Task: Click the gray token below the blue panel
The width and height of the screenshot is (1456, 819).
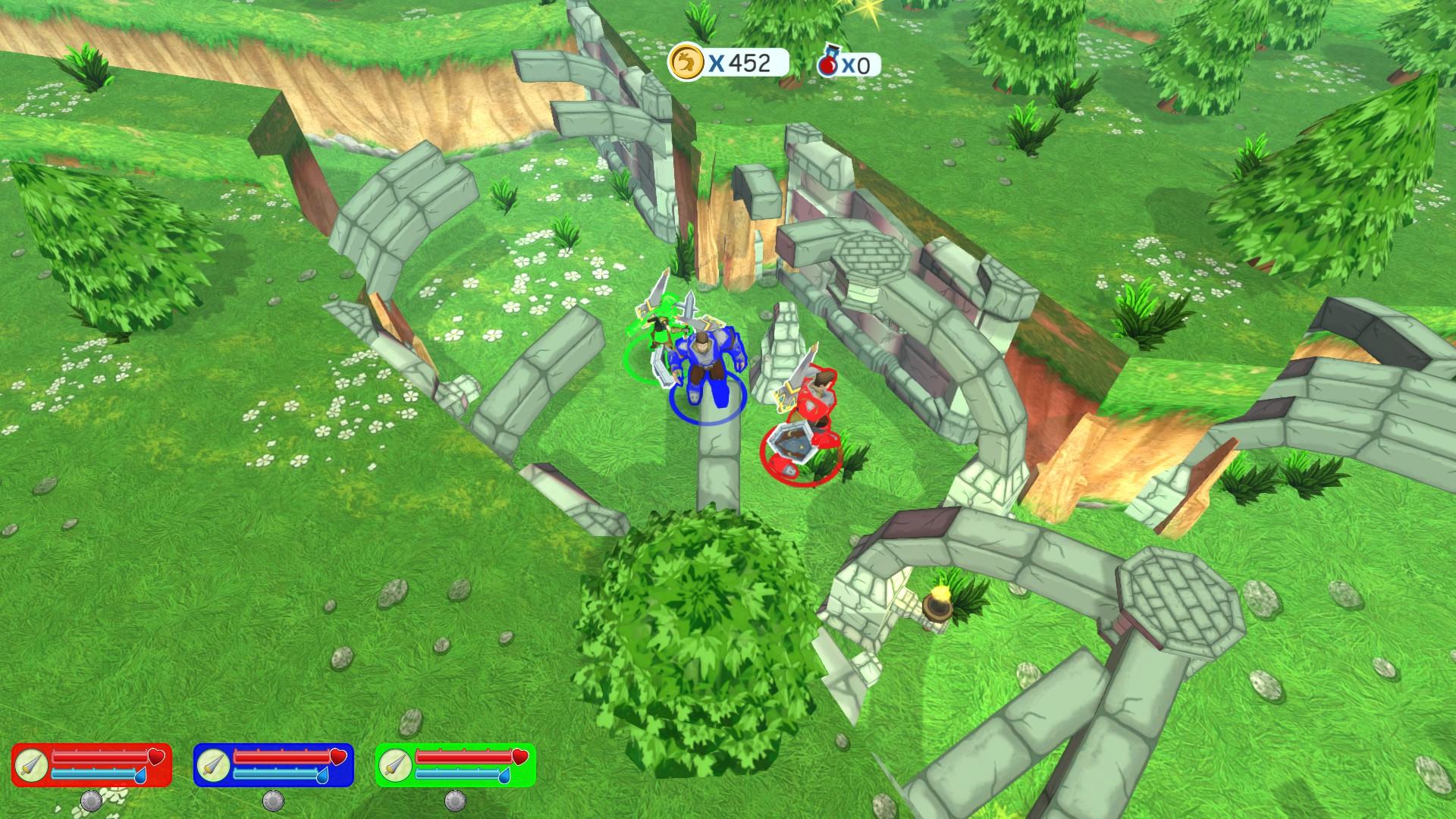Action: [x=273, y=801]
